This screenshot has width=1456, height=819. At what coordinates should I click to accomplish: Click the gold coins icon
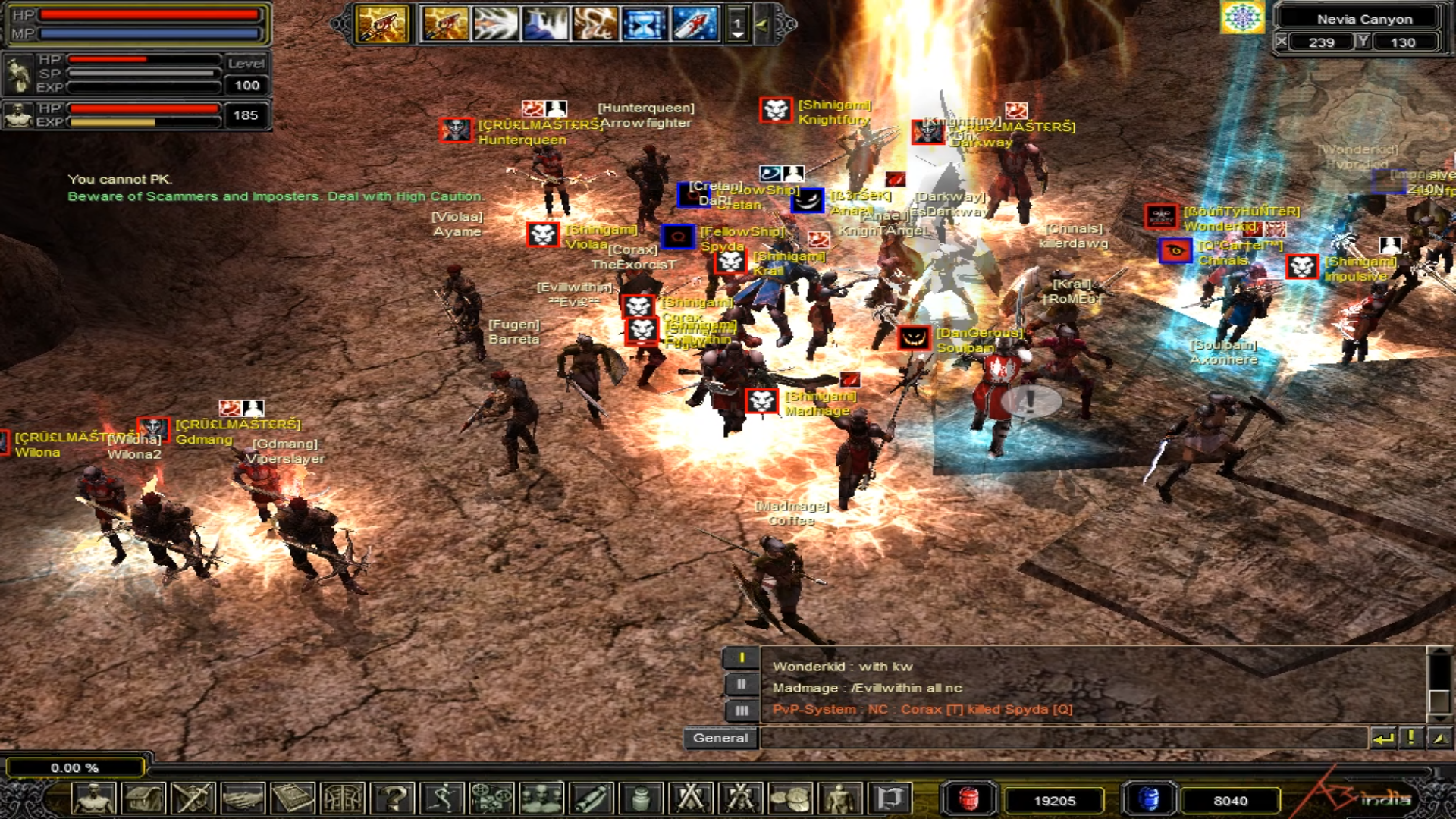(x=789, y=799)
